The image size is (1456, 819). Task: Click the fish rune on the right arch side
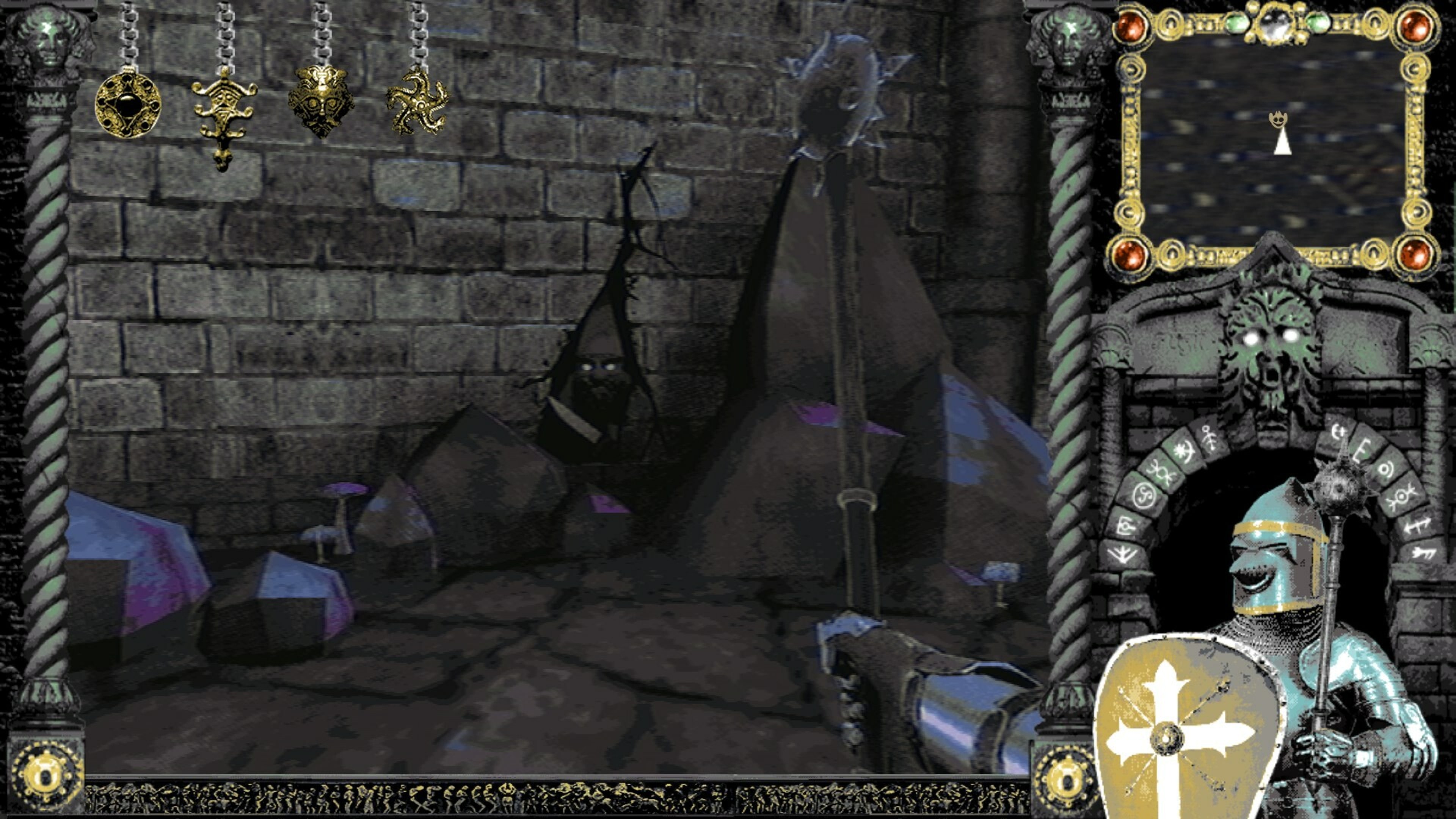[1423, 553]
